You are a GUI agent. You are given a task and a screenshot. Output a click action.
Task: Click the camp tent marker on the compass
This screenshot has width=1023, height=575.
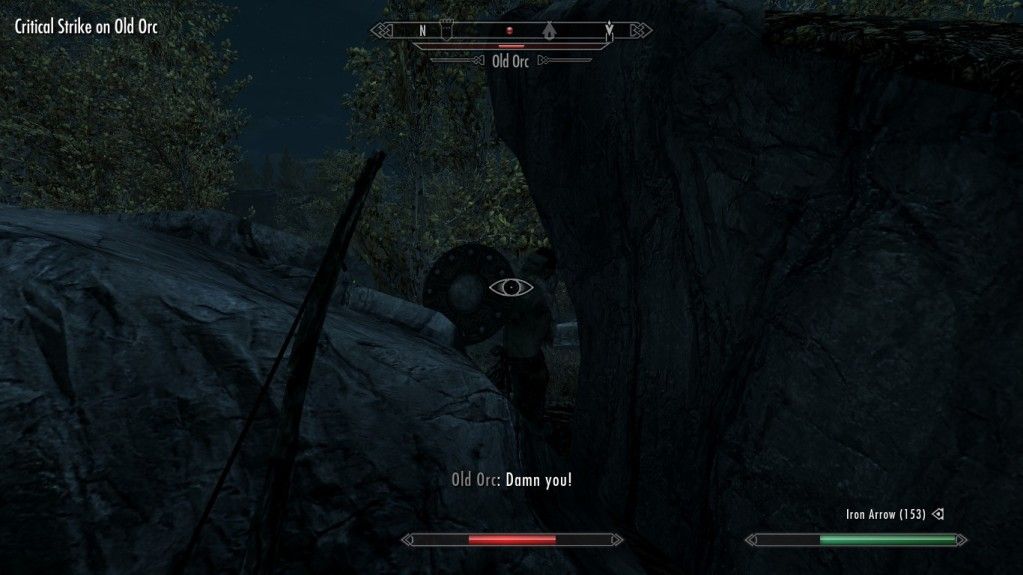pos(549,31)
